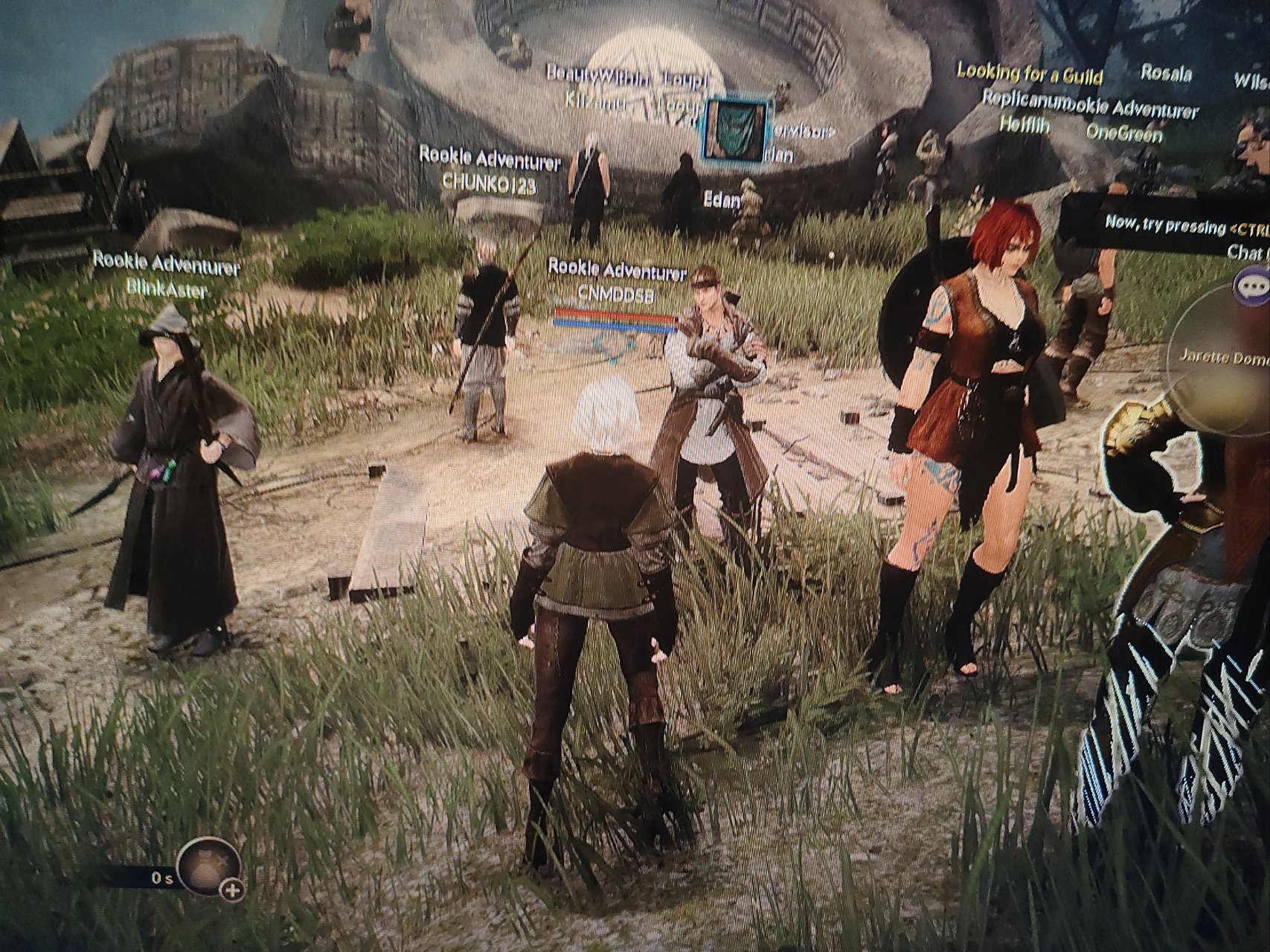The height and width of the screenshot is (952, 1270).
Task: Open chat via the purple speech bubble icon
Action: [x=1251, y=286]
